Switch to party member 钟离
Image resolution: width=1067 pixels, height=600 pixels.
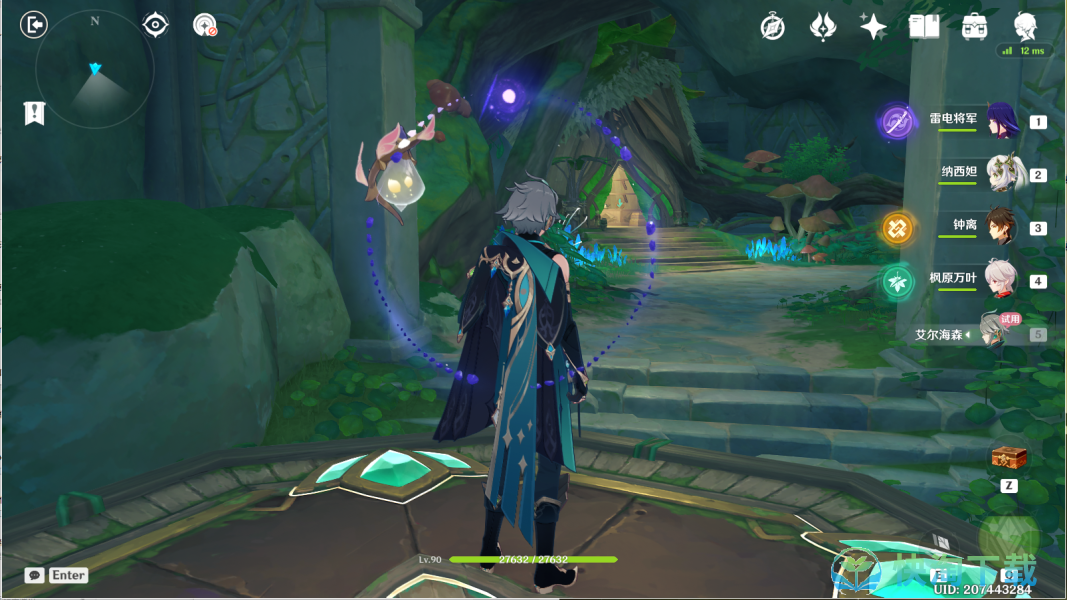coord(1000,227)
